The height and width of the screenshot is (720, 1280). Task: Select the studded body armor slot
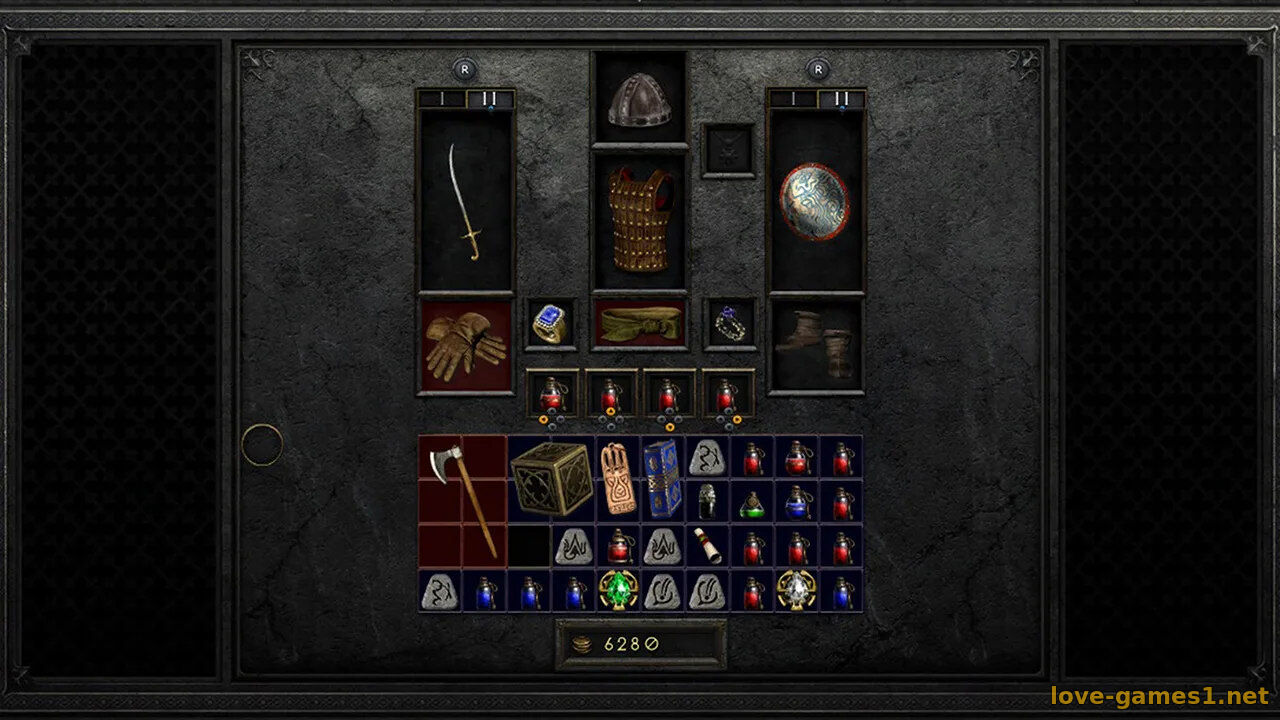coord(640,220)
